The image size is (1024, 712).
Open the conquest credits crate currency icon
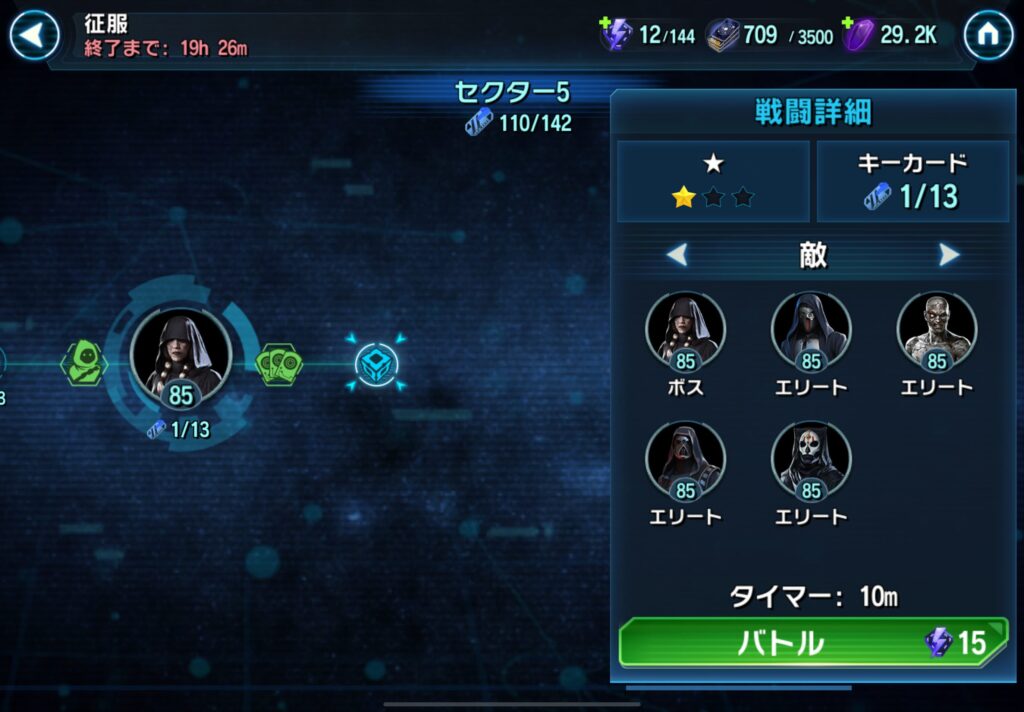723,35
